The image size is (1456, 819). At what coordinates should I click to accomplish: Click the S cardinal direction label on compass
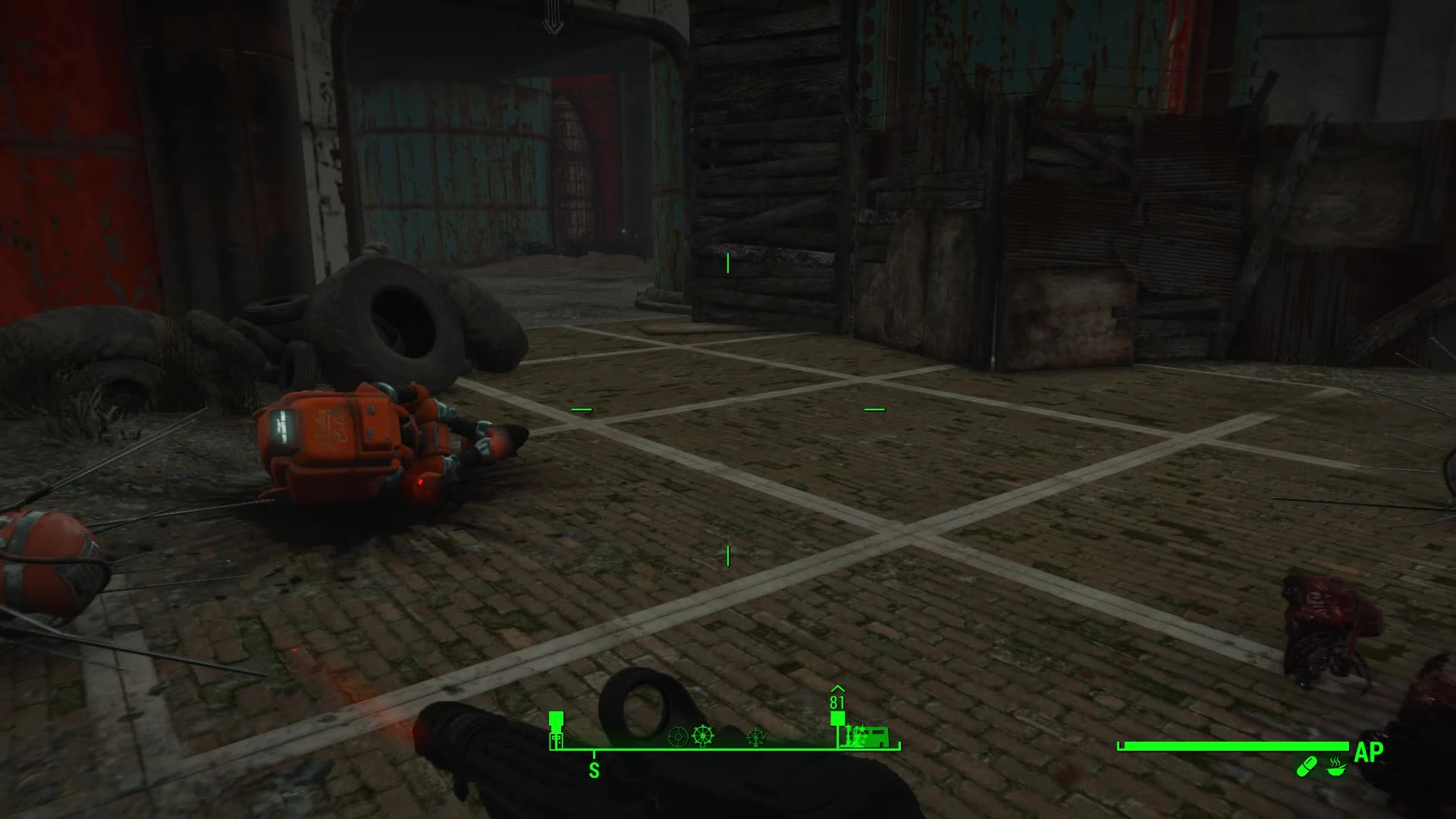[594, 770]
